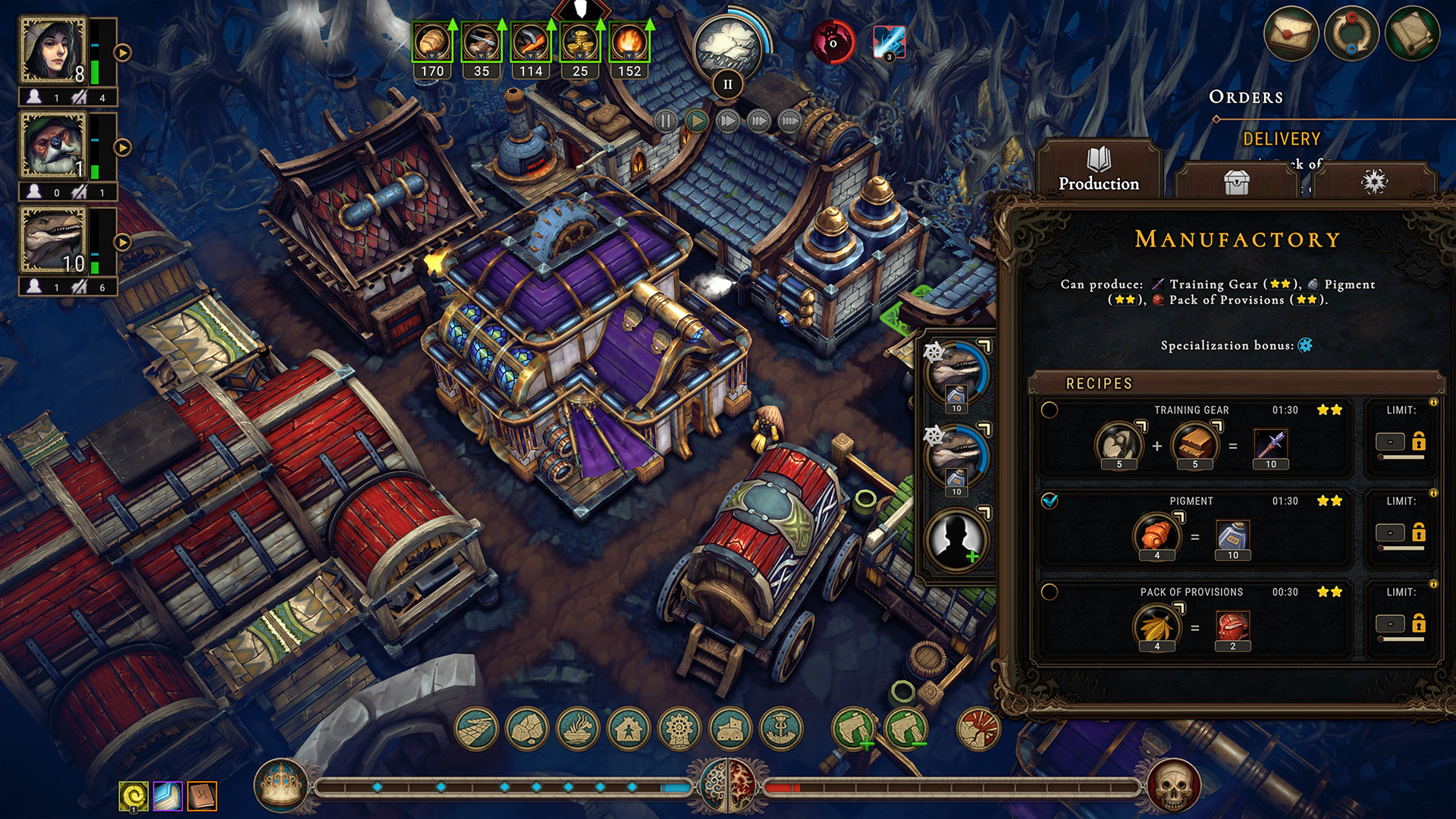Switch to the Production tab
This screenshot has height=819, width=1456.
click(x=1098, y=170)
